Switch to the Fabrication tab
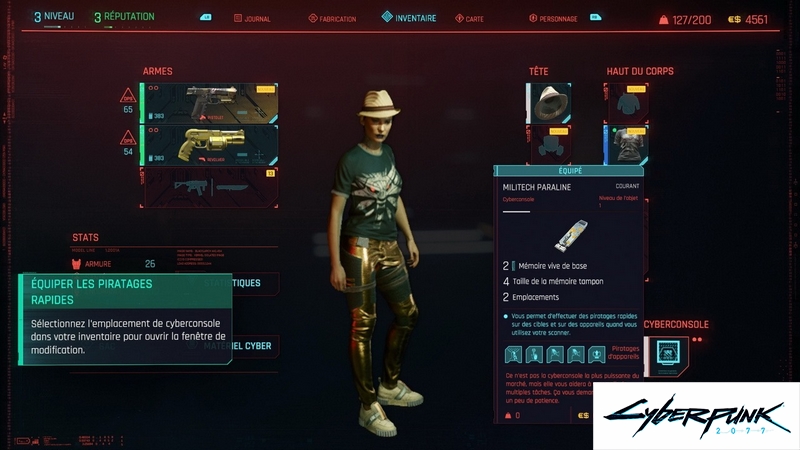Screen dimensions: 800x450 [x=331, y=18]
